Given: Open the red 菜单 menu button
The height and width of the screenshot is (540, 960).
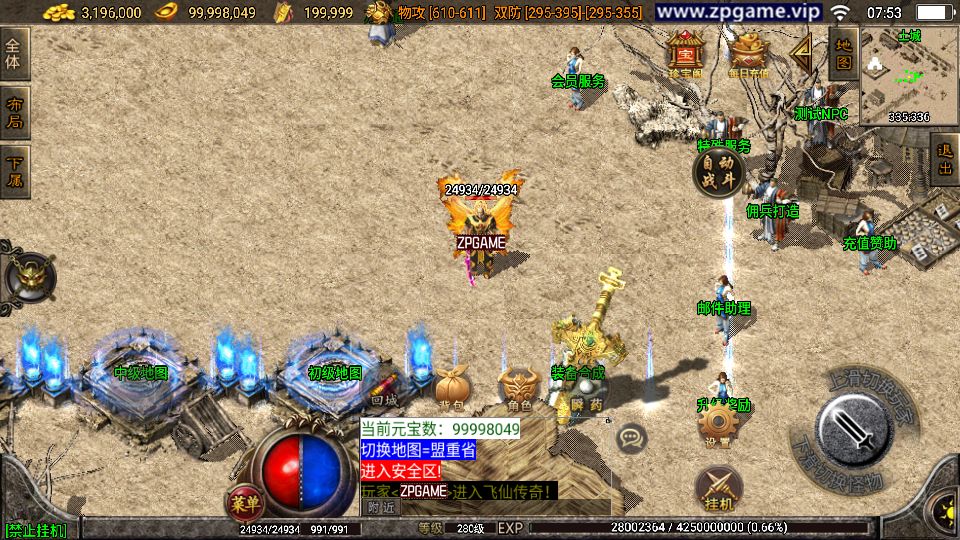Looking at the screenshot, I should click(242, 499).
